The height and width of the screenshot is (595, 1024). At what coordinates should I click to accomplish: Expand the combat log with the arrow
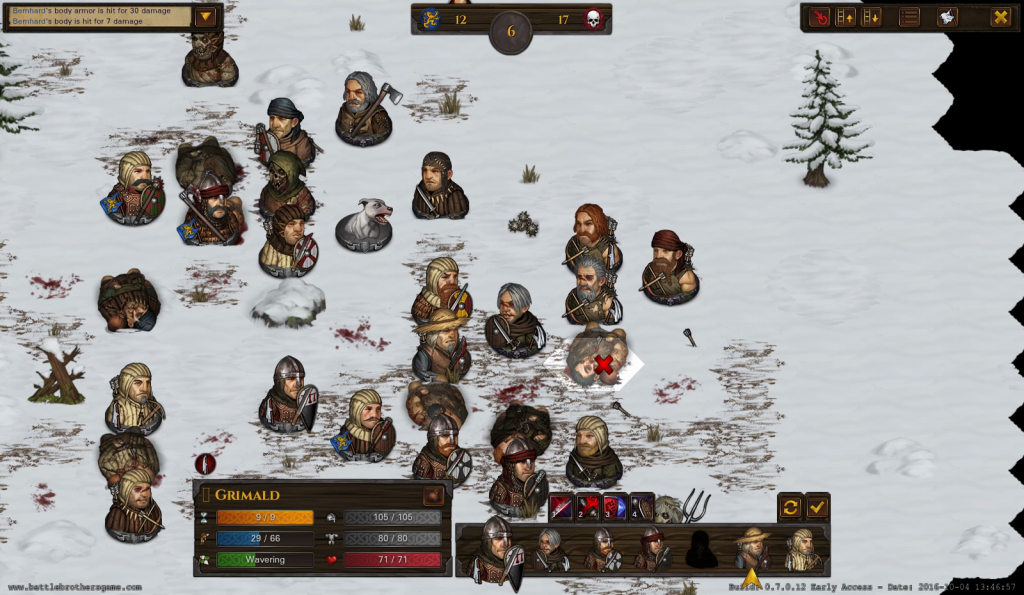(205, 16)
